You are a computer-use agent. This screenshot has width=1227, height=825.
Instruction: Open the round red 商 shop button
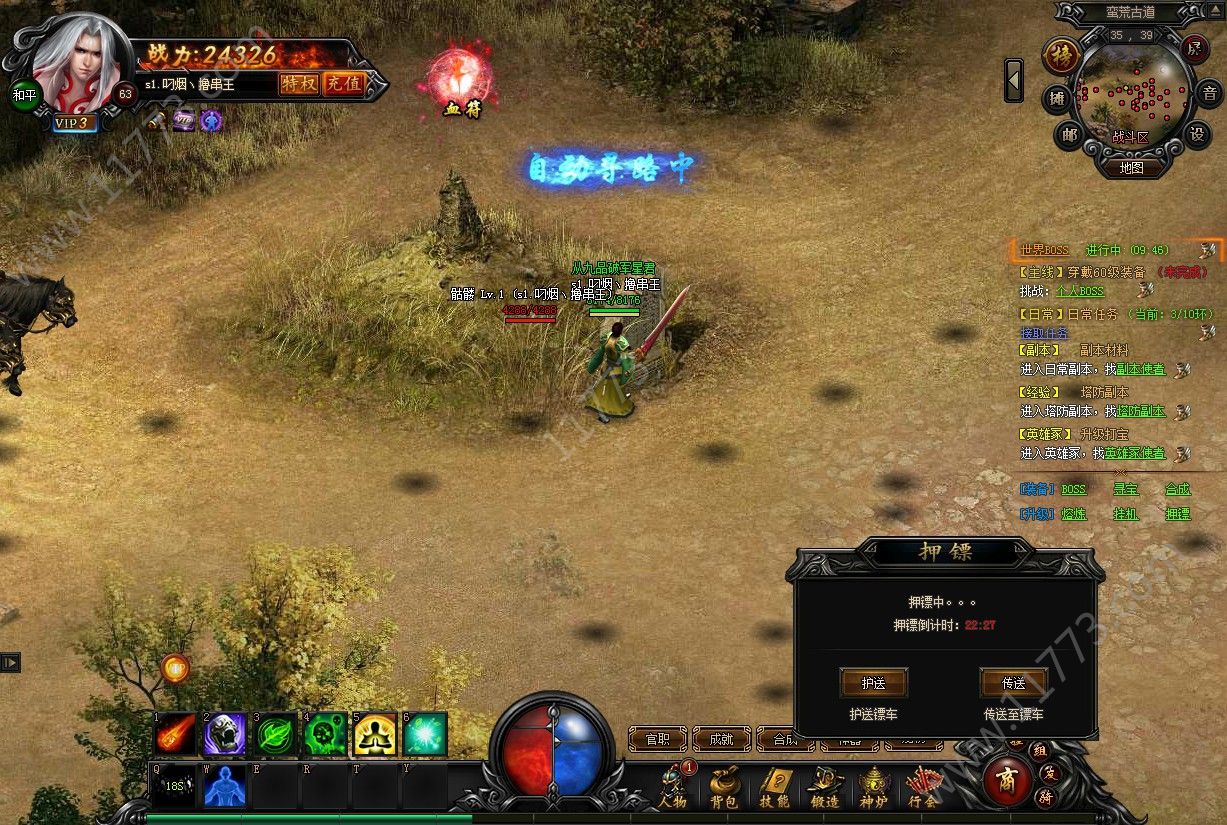(1006, 781)
